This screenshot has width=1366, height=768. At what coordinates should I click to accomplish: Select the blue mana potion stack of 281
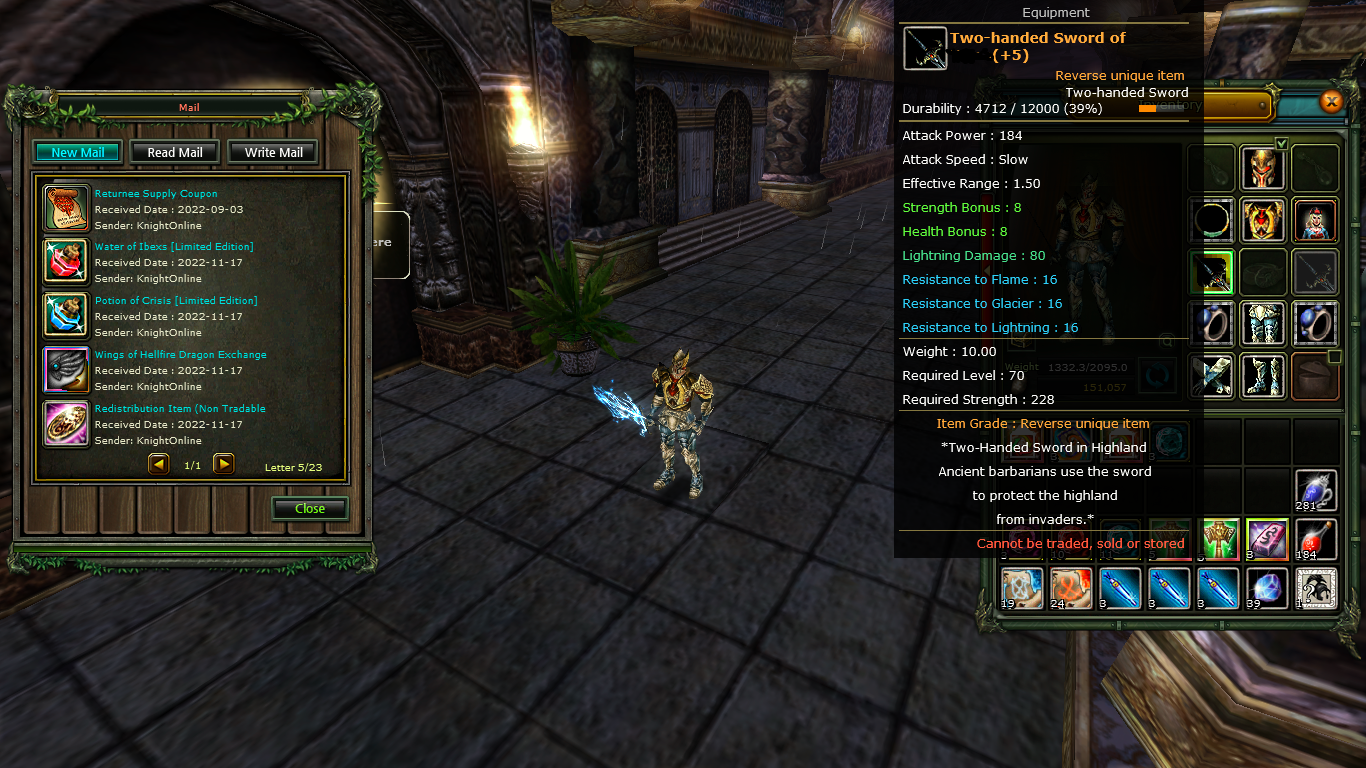[1315, 490]
